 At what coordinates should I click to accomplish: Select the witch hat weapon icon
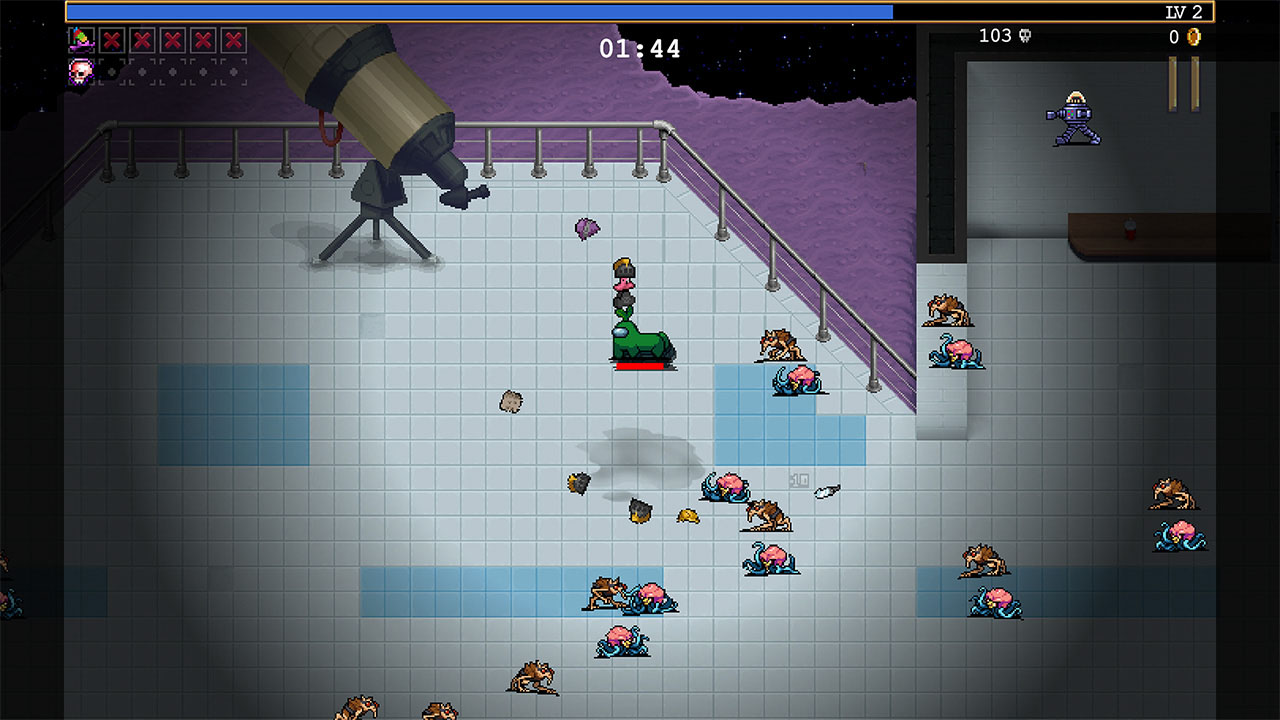click(82, 41)
